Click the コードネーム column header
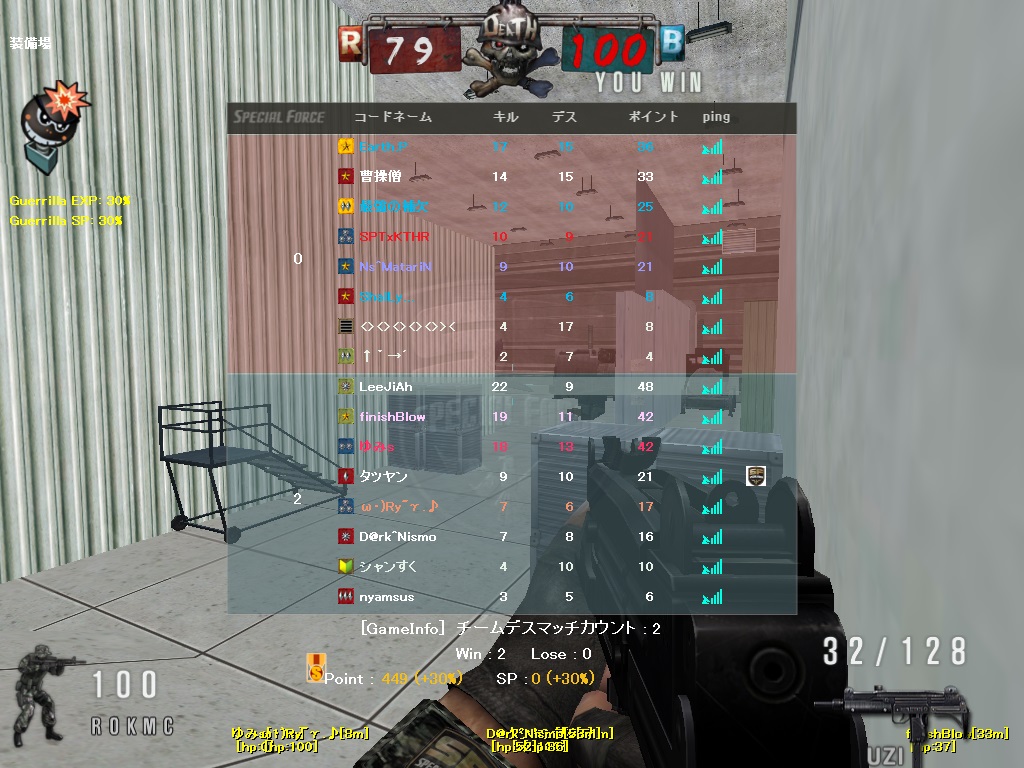 tap(393, 117)
